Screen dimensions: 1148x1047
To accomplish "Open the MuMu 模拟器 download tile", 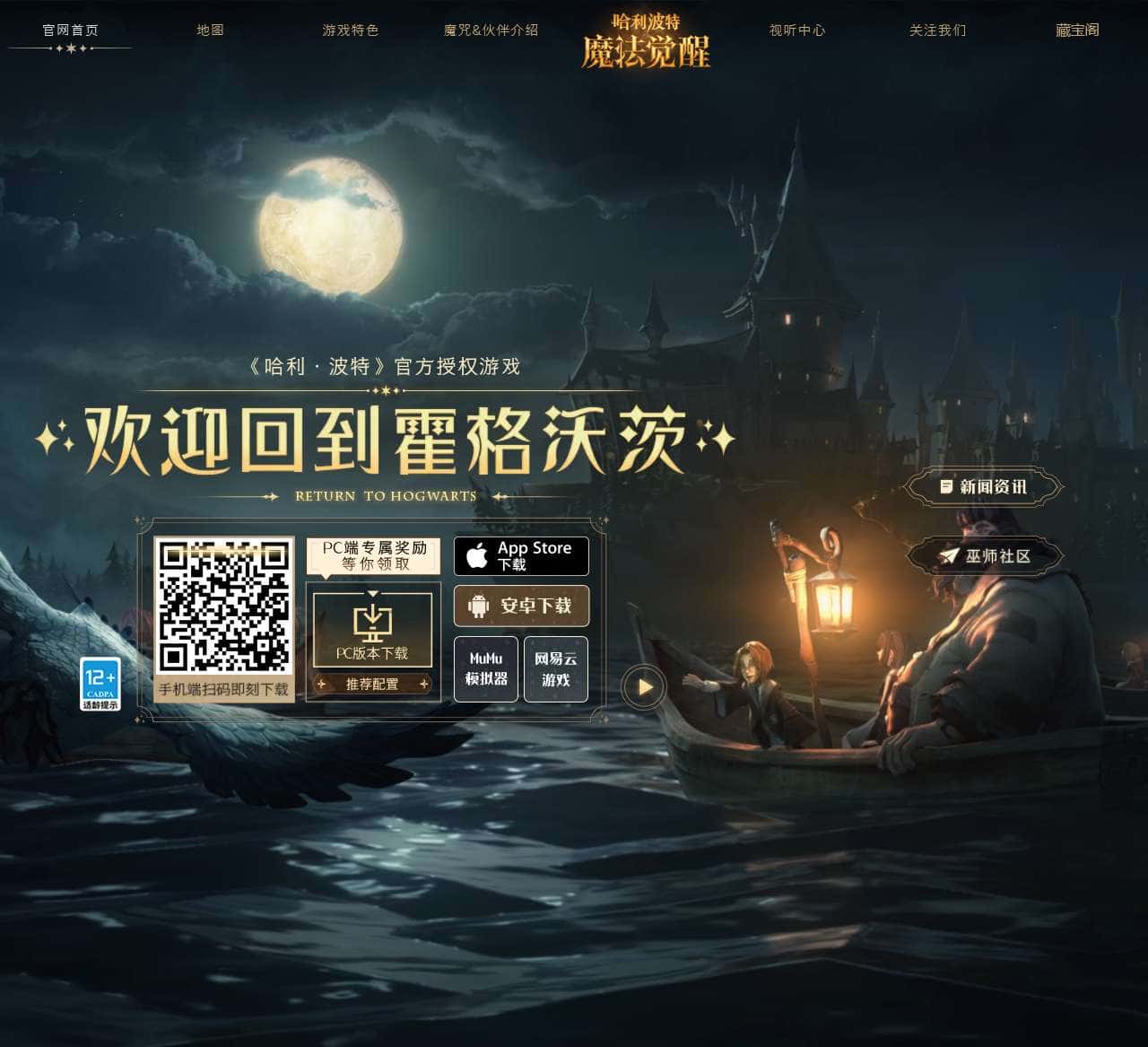I will coord(485,668).
